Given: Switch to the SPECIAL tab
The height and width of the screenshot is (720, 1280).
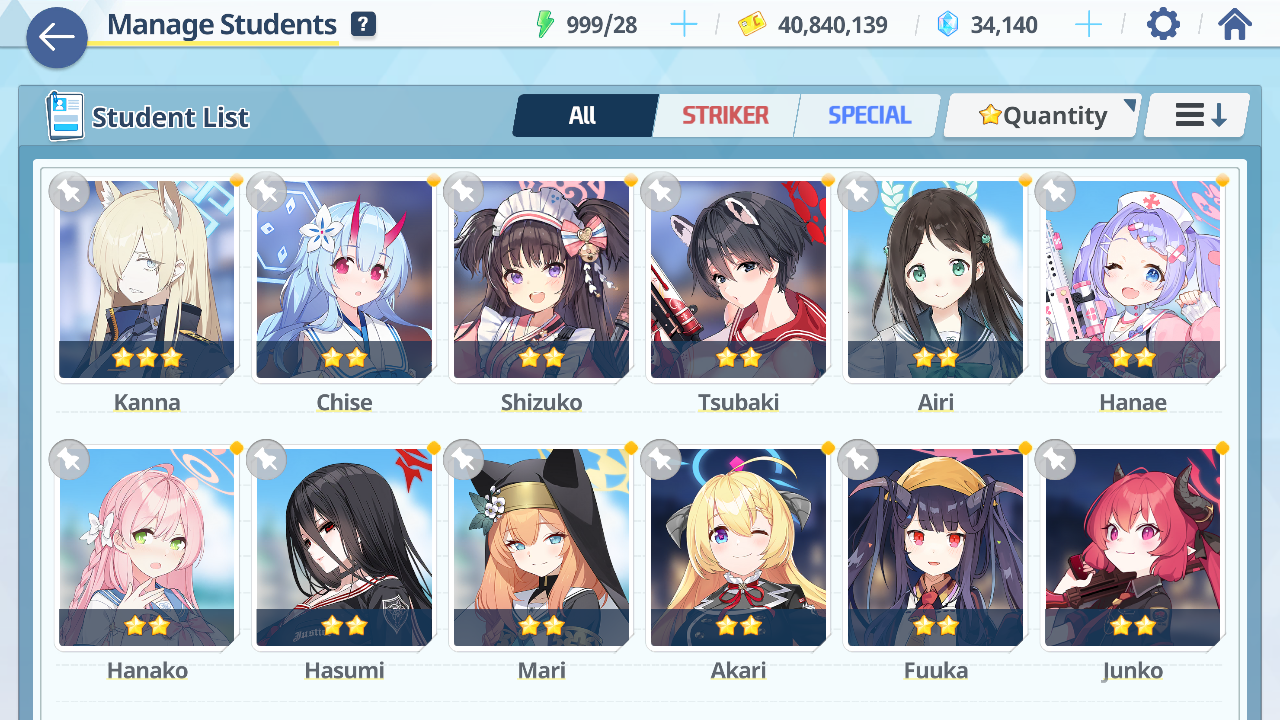Looking at the screenshot, I should (x=869, y=116).
